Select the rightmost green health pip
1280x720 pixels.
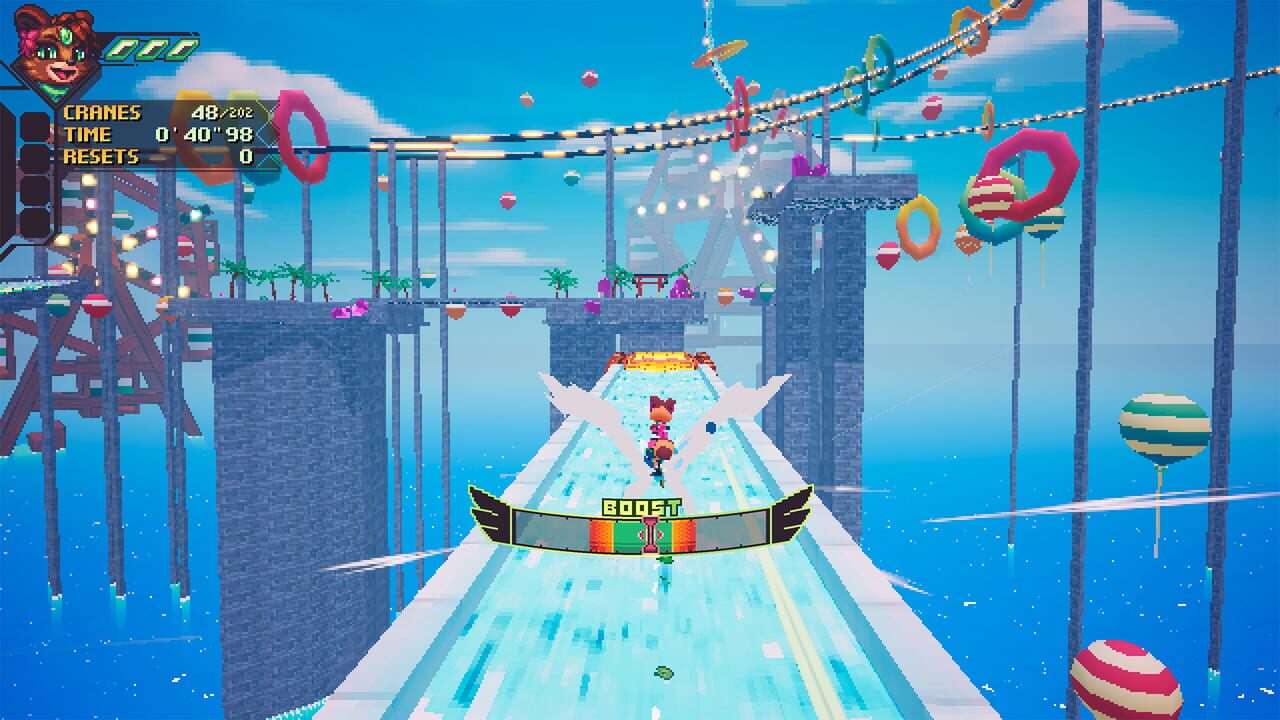(x=180, y=50)
